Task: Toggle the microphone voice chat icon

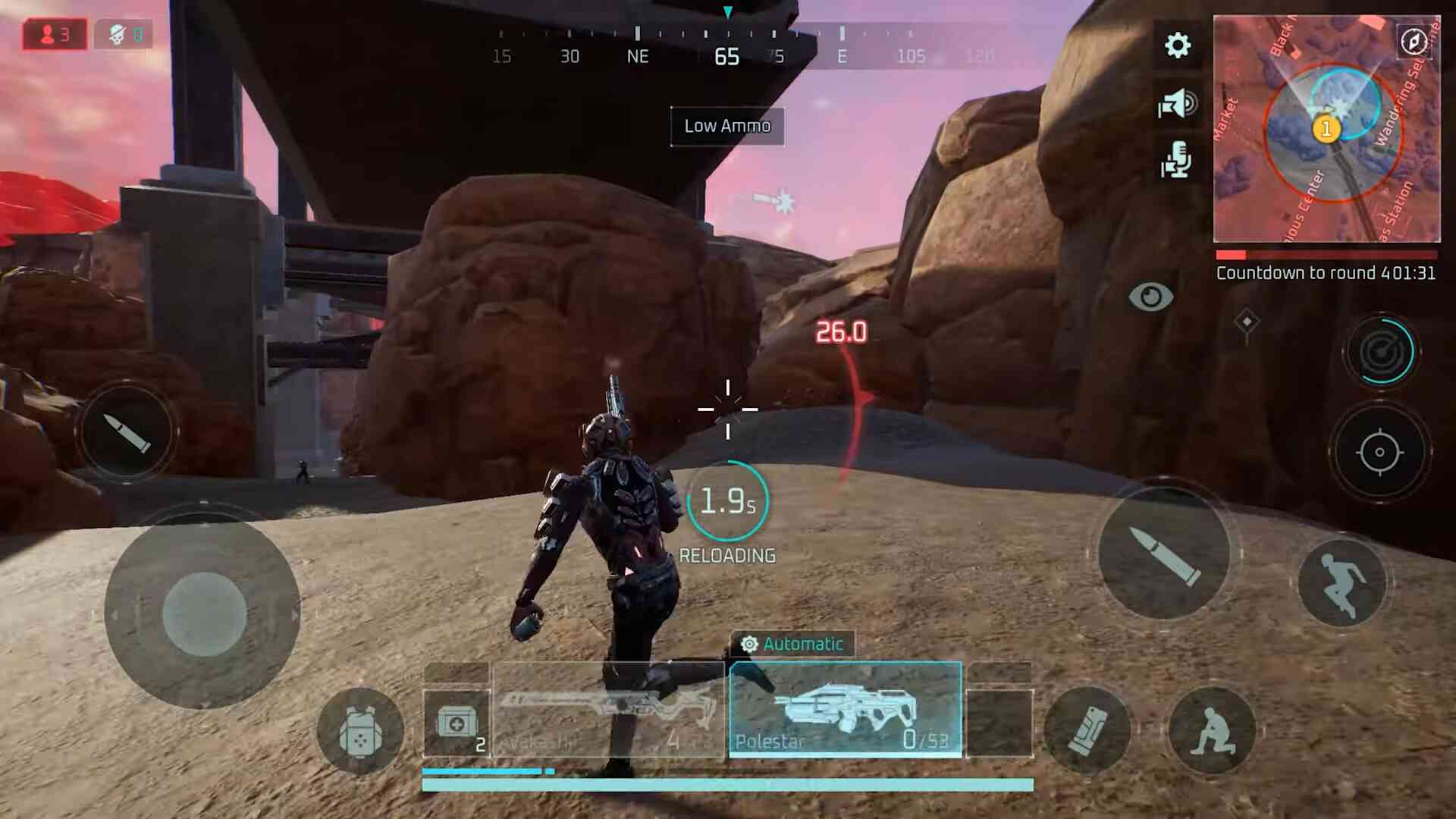Action: [1176, 160]
